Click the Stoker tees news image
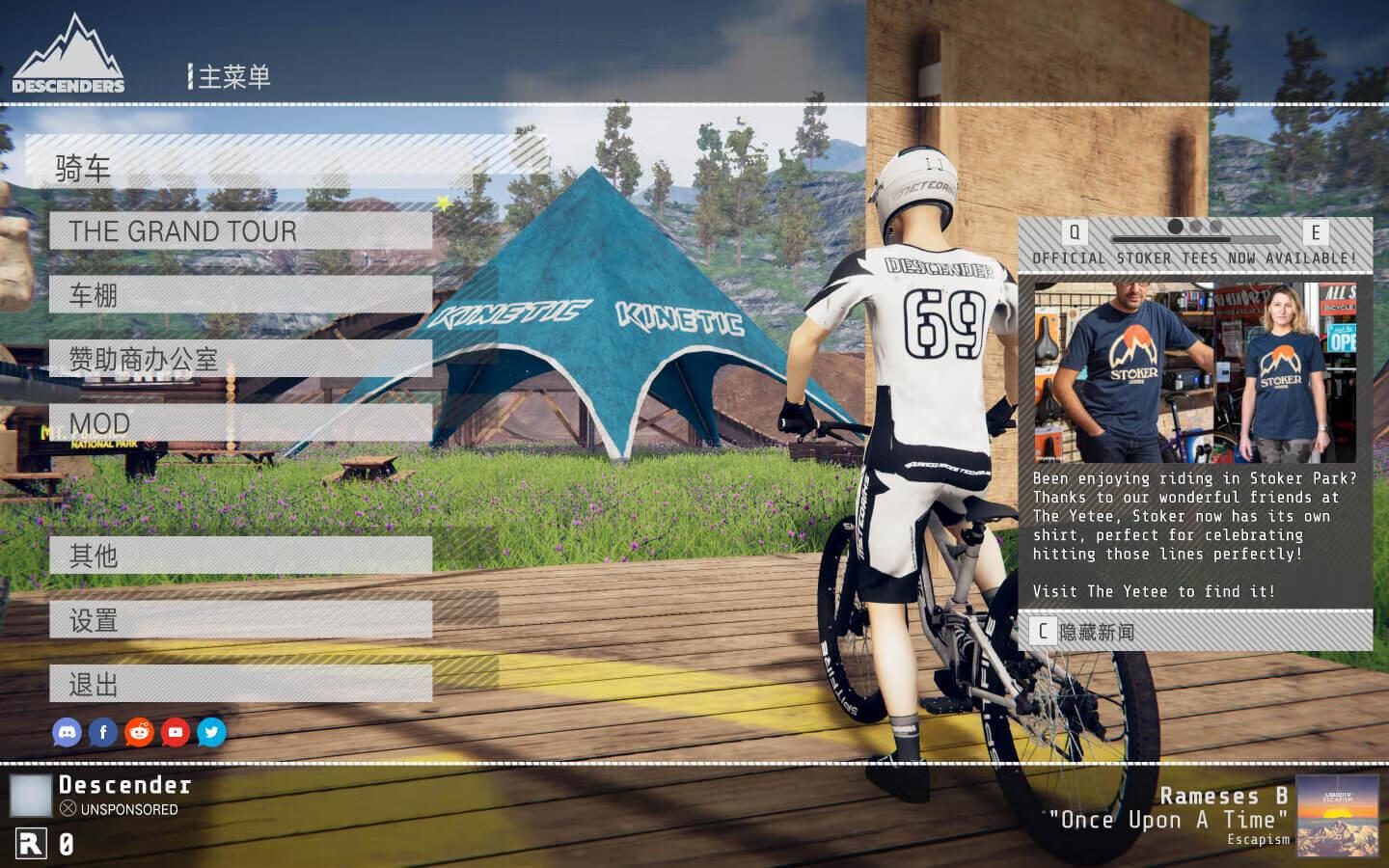Viewport: 1389px width, 868px height. pyautogui.click(x=1195, y=372)
